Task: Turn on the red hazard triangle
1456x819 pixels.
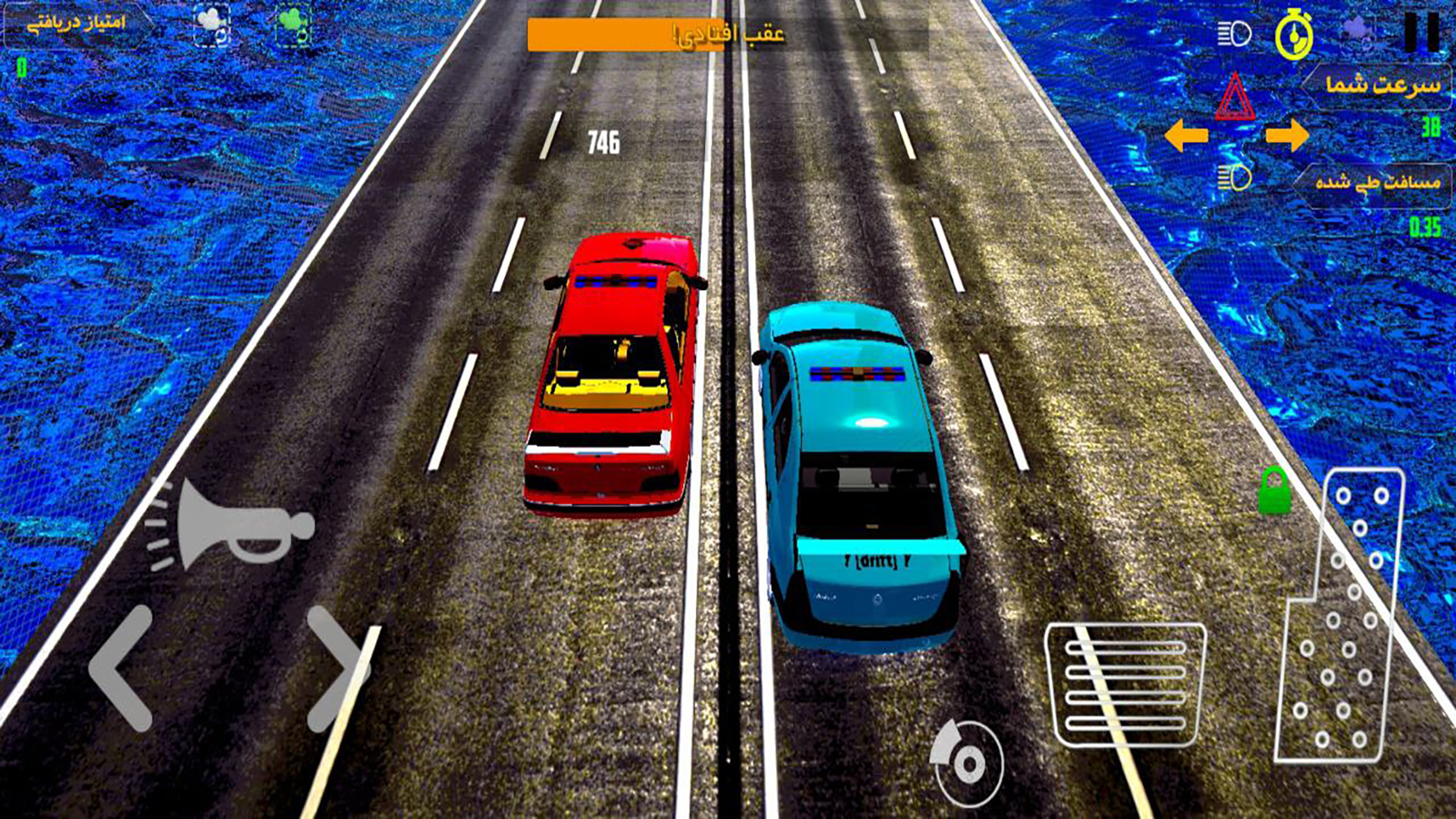Action: pos(1234,98)
